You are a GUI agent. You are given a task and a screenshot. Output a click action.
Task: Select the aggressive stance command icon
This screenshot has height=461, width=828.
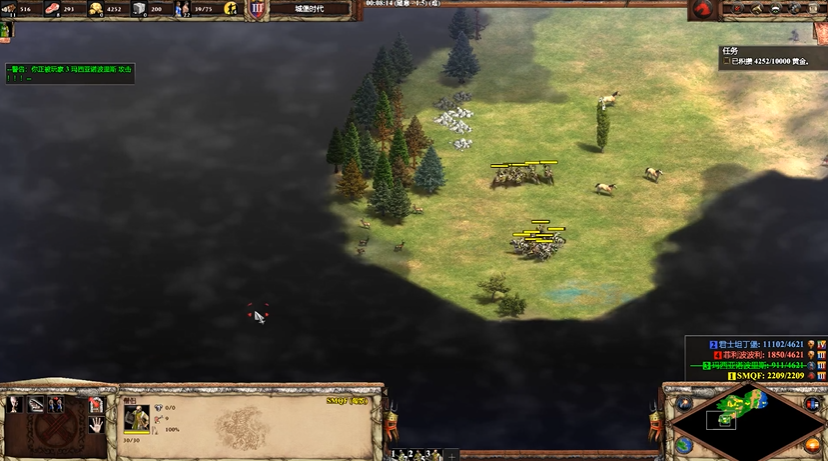click(14, 404)
